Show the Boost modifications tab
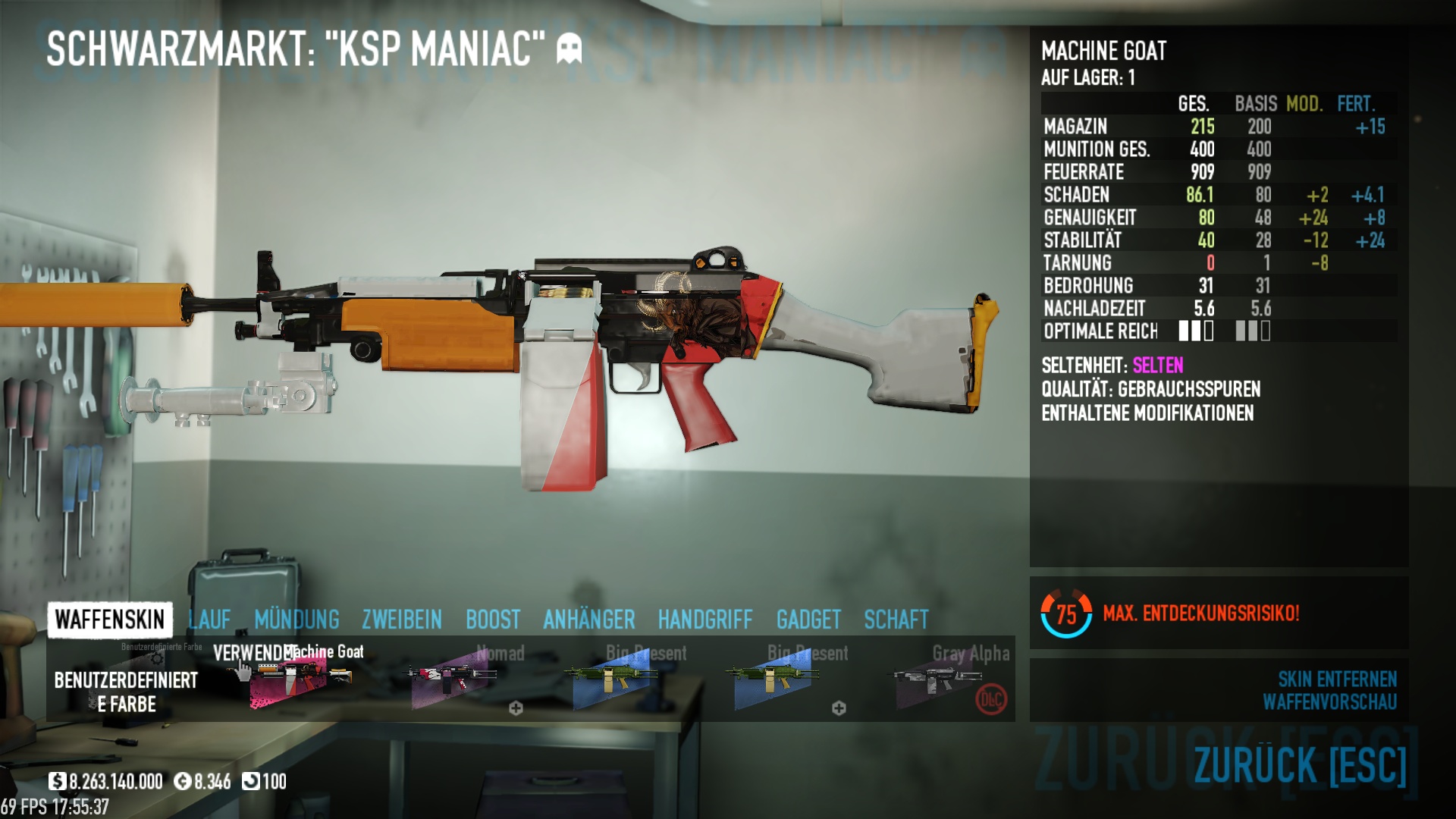This screenshot has height=819, width=1456. [493, 620]
